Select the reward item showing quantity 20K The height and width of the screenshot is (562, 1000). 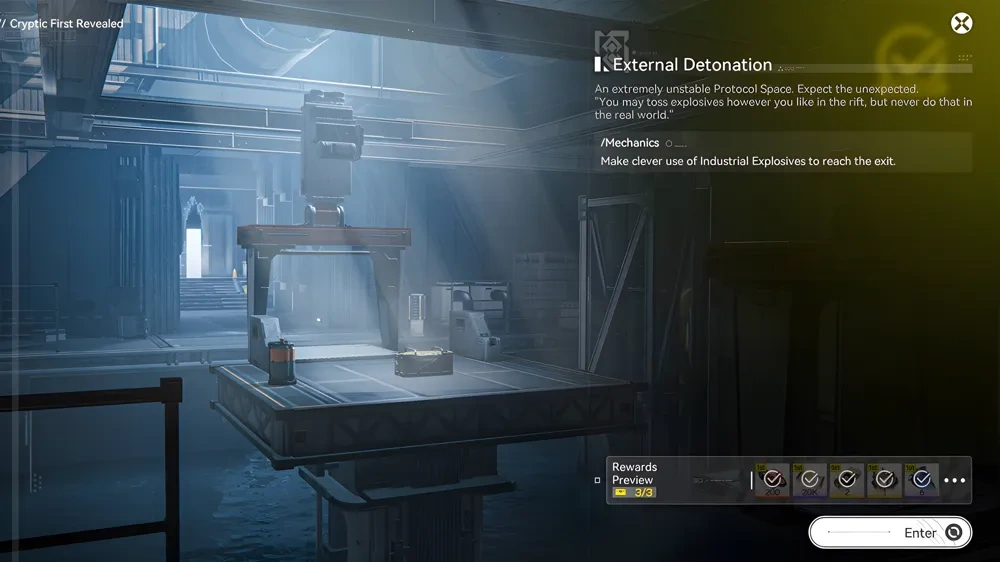[x=809, y=481]
